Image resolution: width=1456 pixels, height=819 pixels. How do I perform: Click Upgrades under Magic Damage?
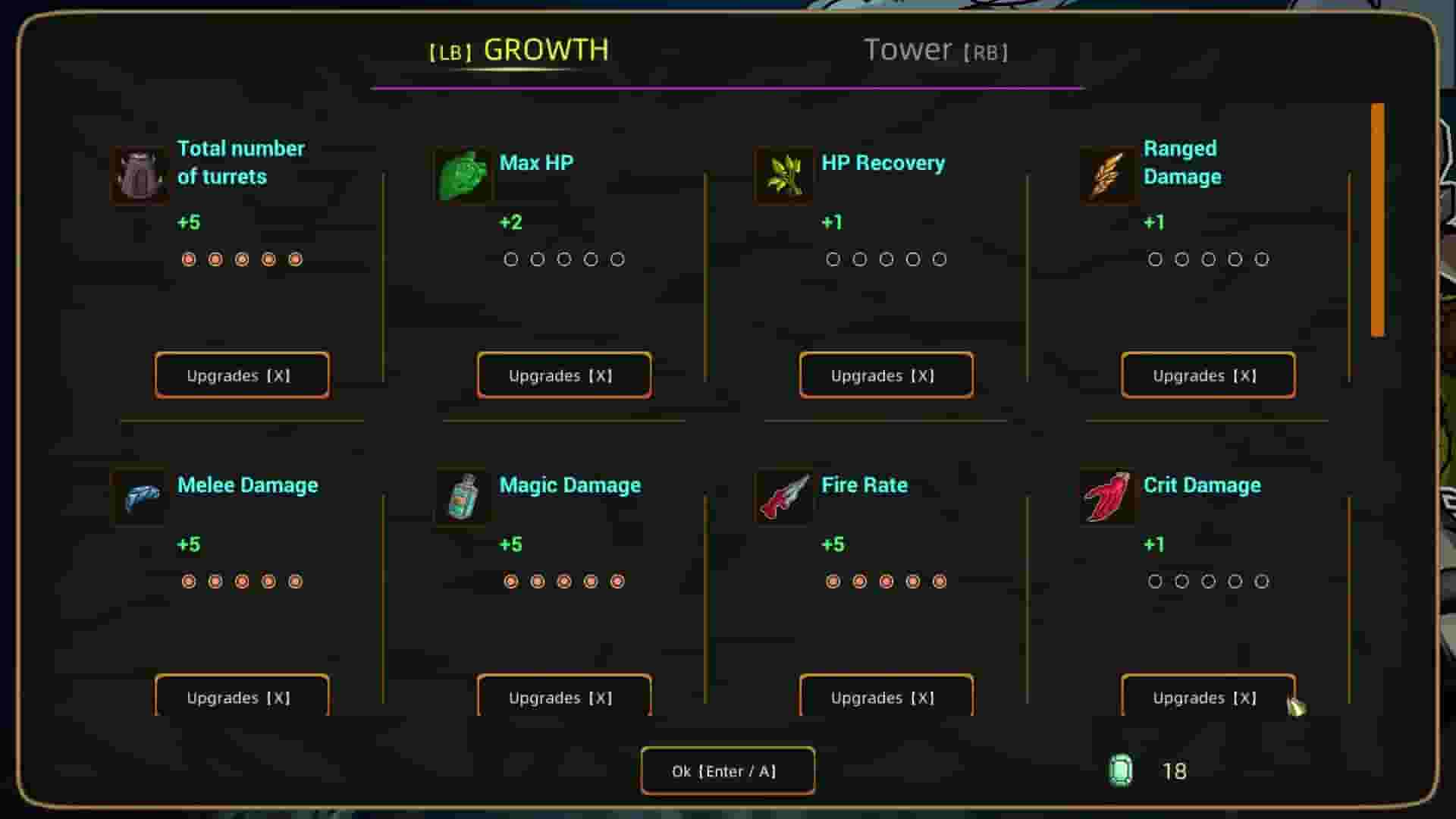click(564, 698)
